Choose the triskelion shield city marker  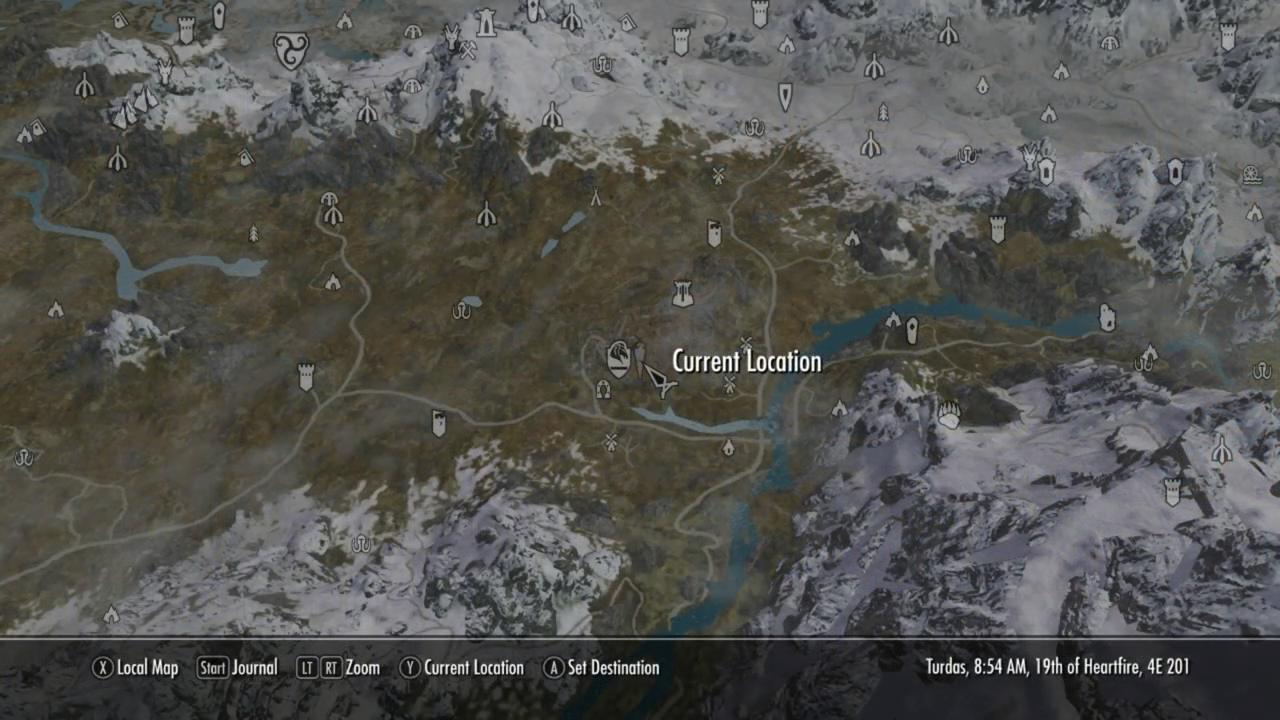[x=290, y=49]
